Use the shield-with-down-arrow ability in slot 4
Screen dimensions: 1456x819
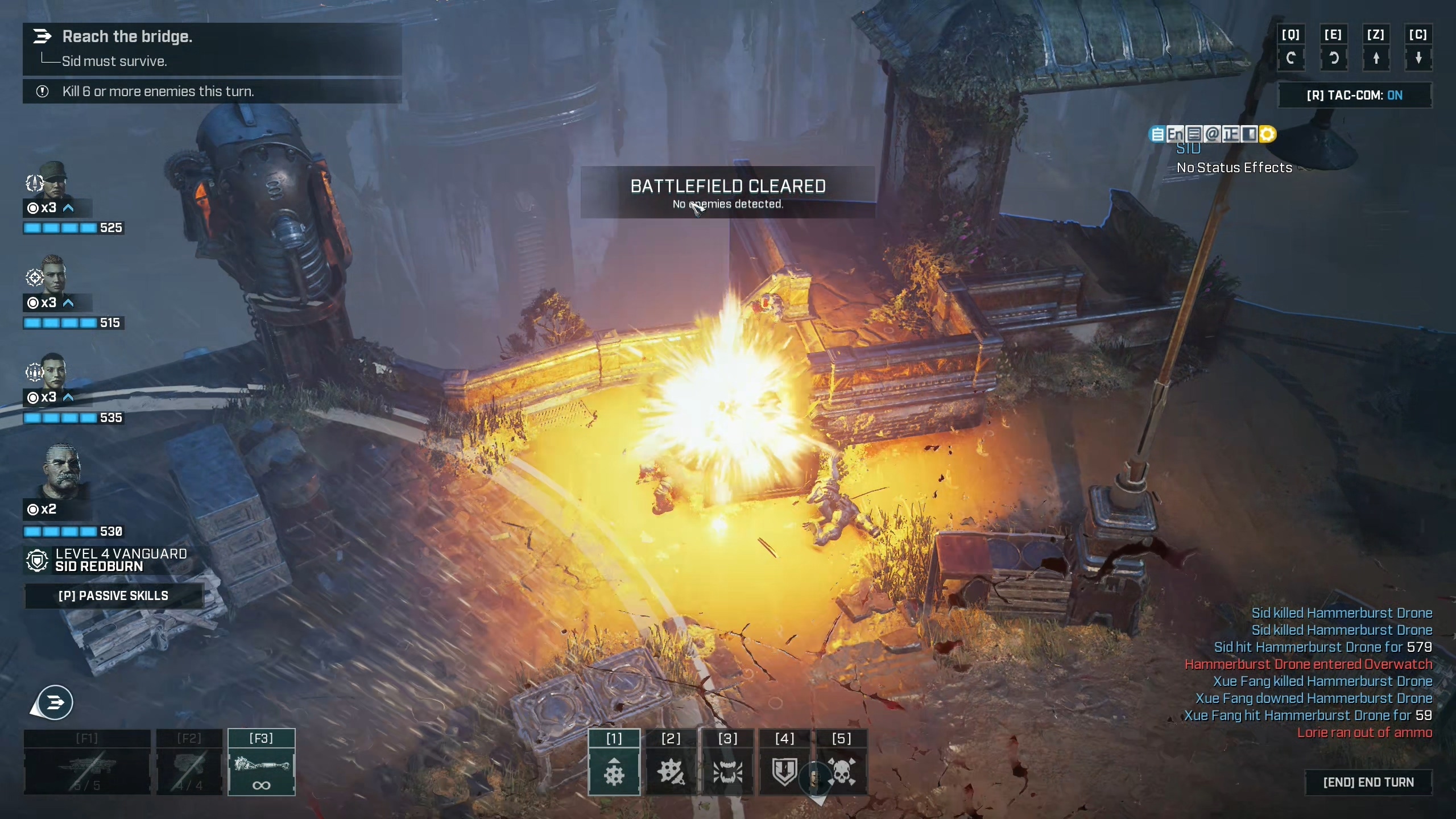coord(784,771)
